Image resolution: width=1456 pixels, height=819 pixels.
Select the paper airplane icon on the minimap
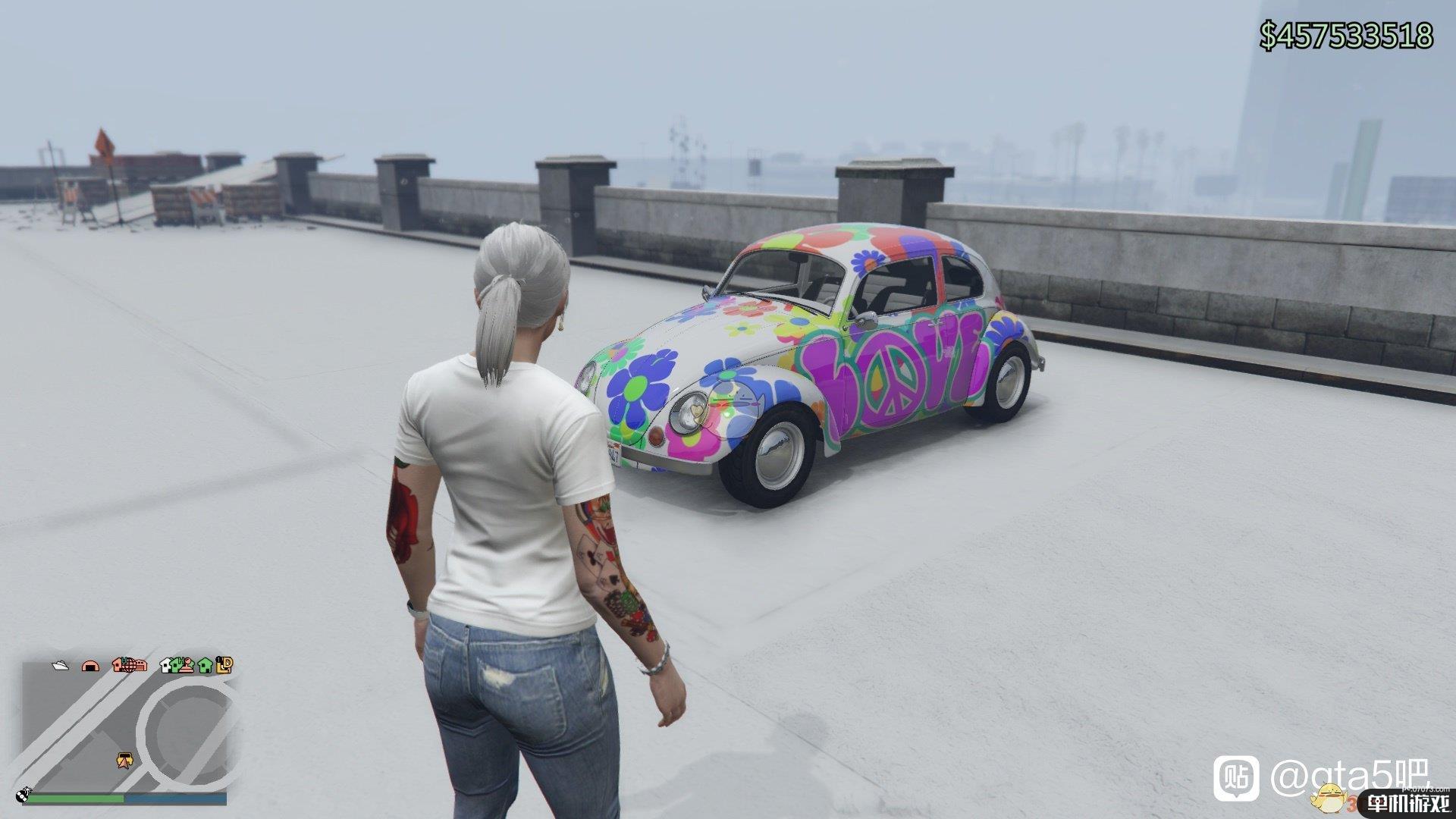pyautogui.click(x=61, y=666)
